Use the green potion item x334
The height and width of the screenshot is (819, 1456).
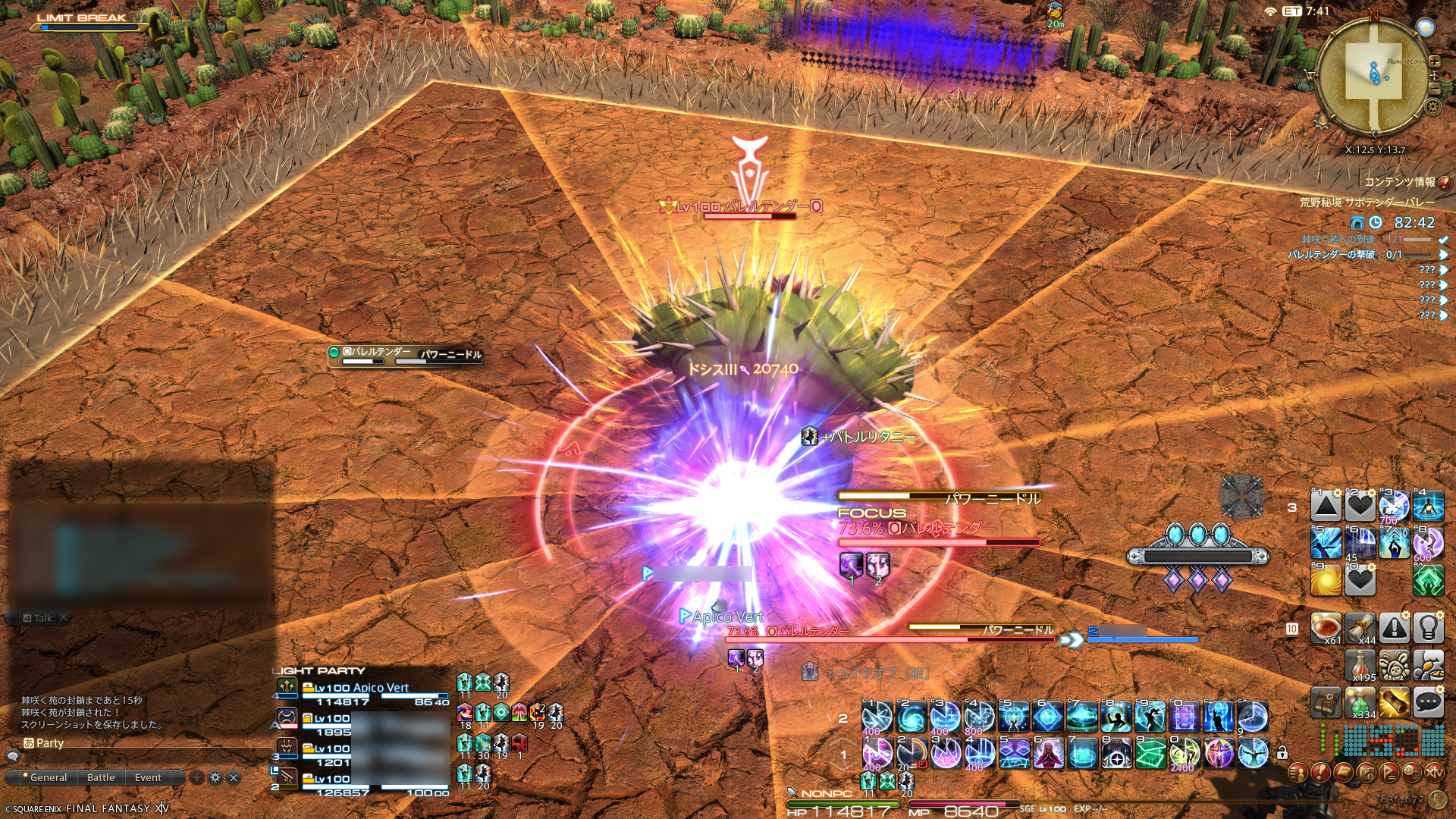pos(1360,703)
